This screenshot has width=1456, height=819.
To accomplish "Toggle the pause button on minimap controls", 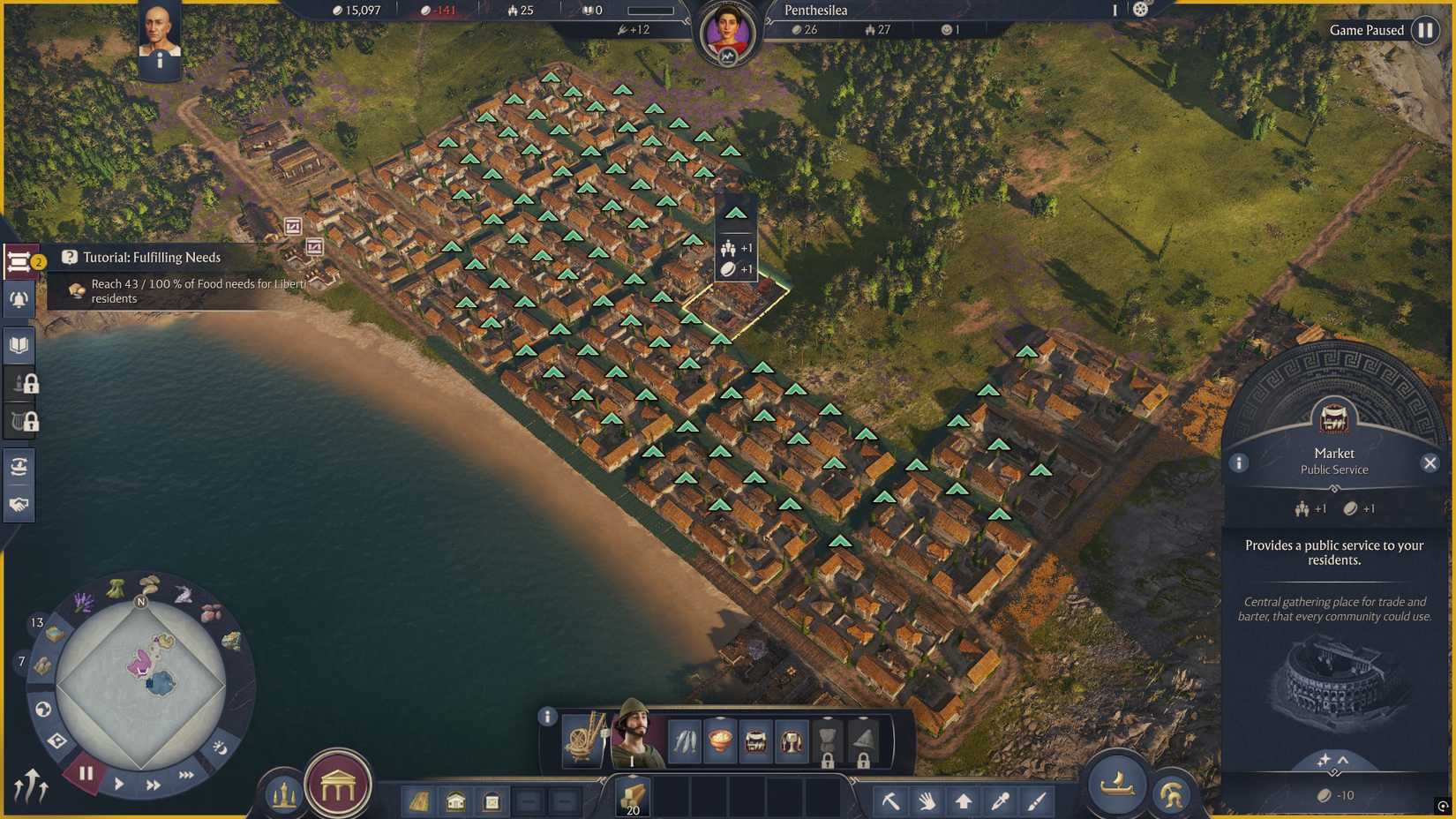I will (x=85, y=774).
